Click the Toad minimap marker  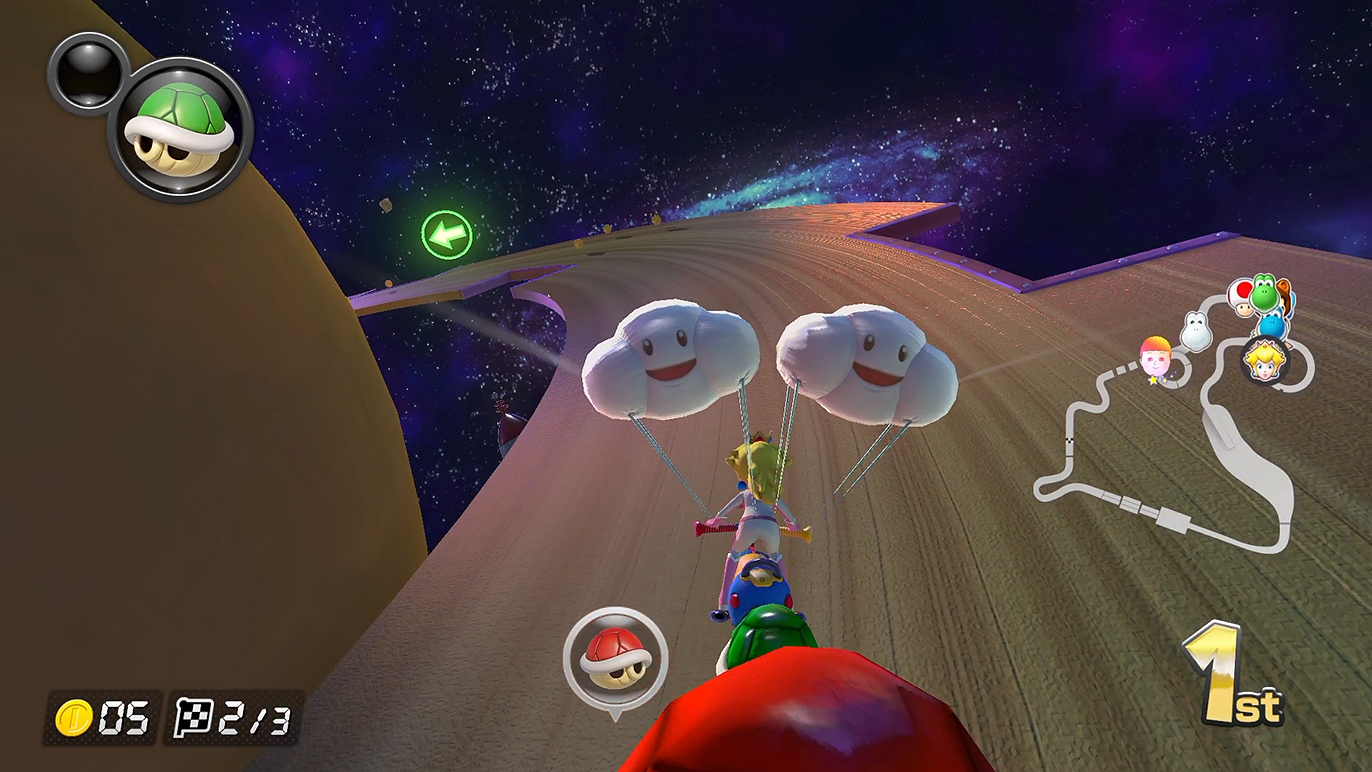pyautogui.click(x=1241, y=297)
